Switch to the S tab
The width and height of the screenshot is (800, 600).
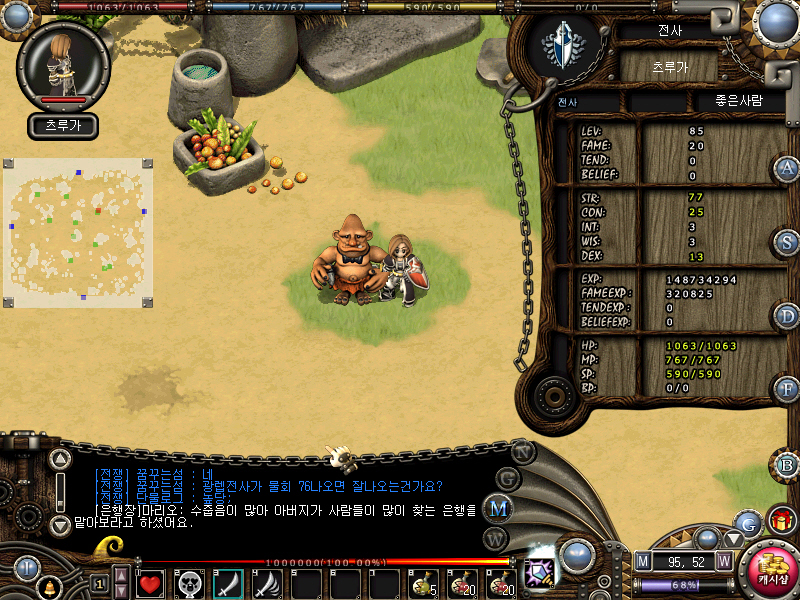[x=787, y=242]
